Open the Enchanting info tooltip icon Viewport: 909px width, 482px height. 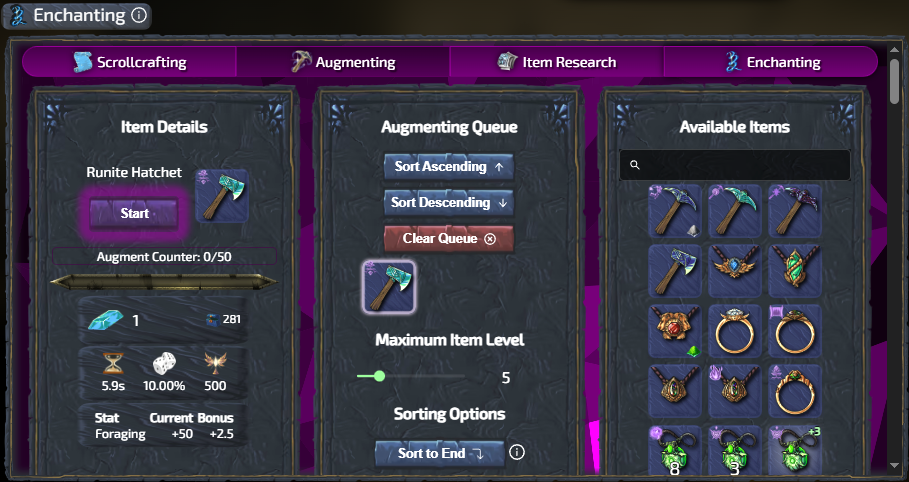(x=139, y=16)
